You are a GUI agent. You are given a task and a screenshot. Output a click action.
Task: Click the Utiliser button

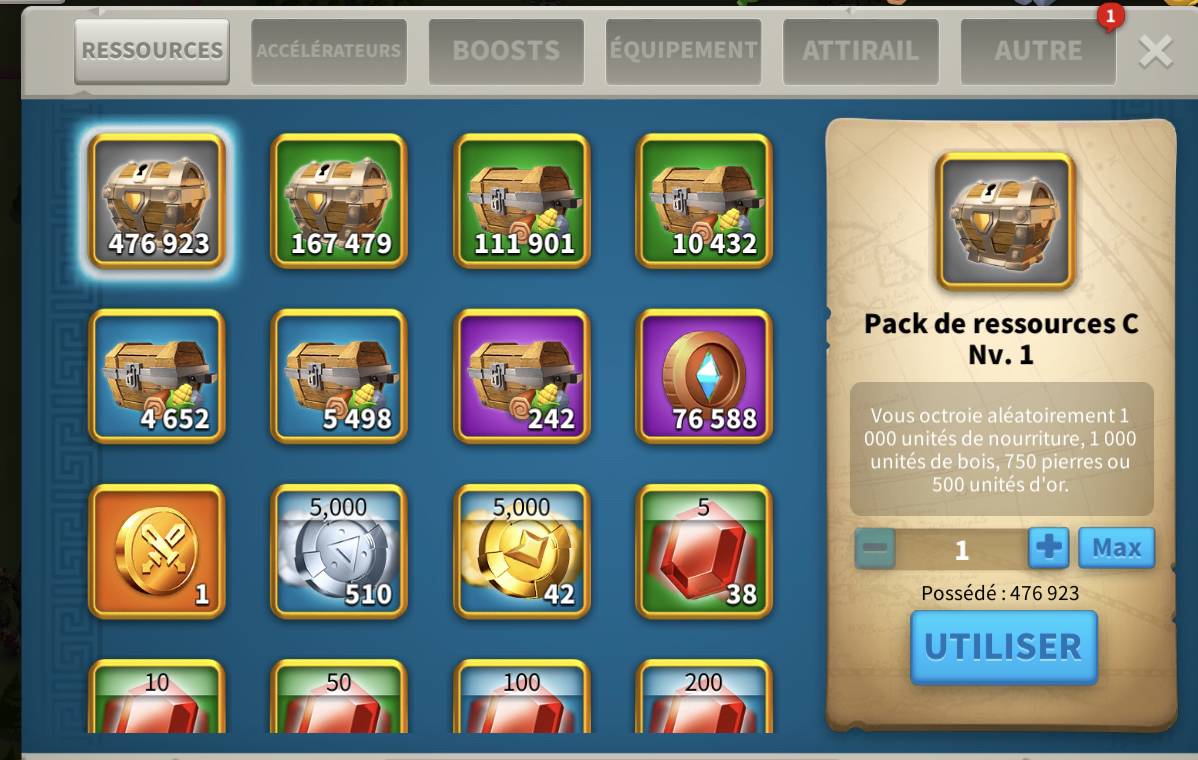coord(1003,647)
